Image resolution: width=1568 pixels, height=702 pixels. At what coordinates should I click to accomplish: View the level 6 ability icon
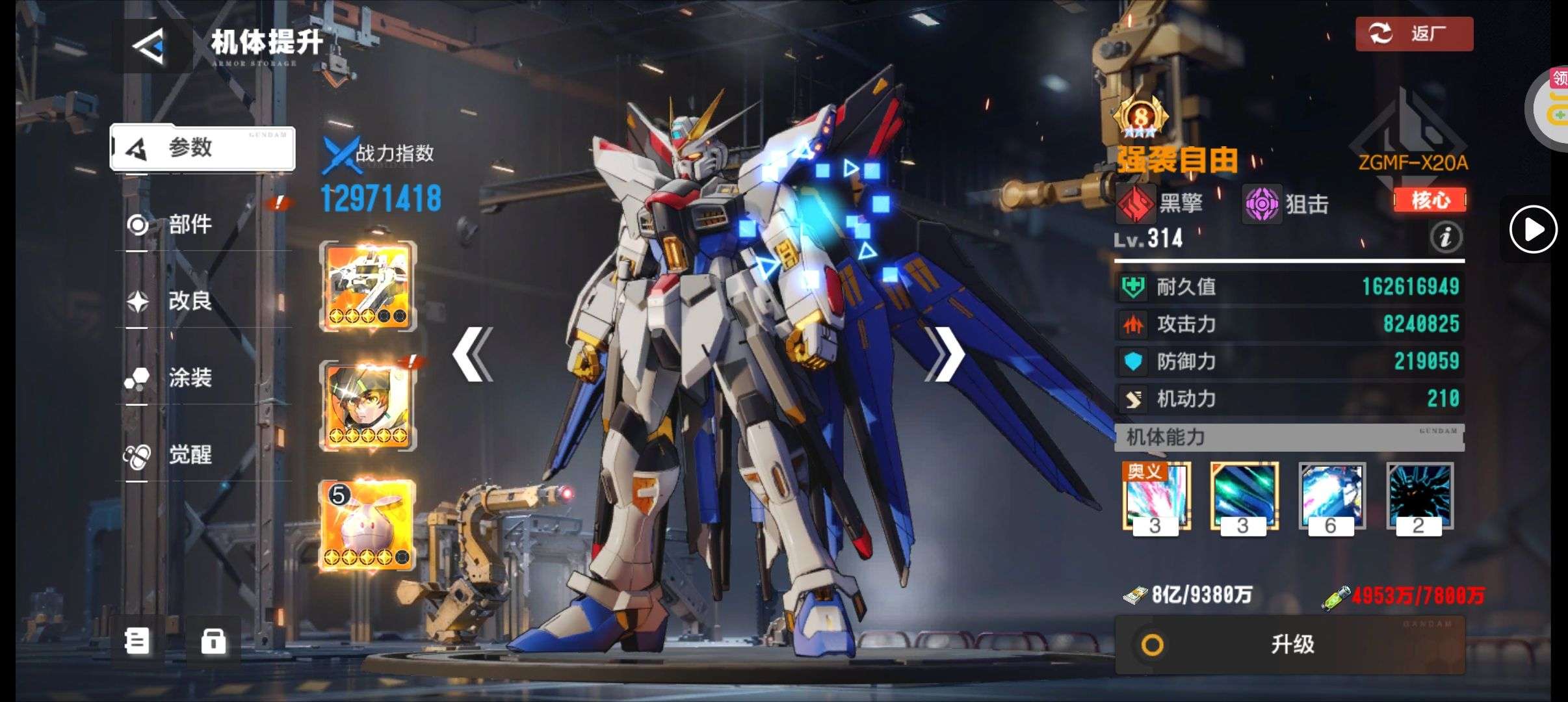coord(1331,497)
